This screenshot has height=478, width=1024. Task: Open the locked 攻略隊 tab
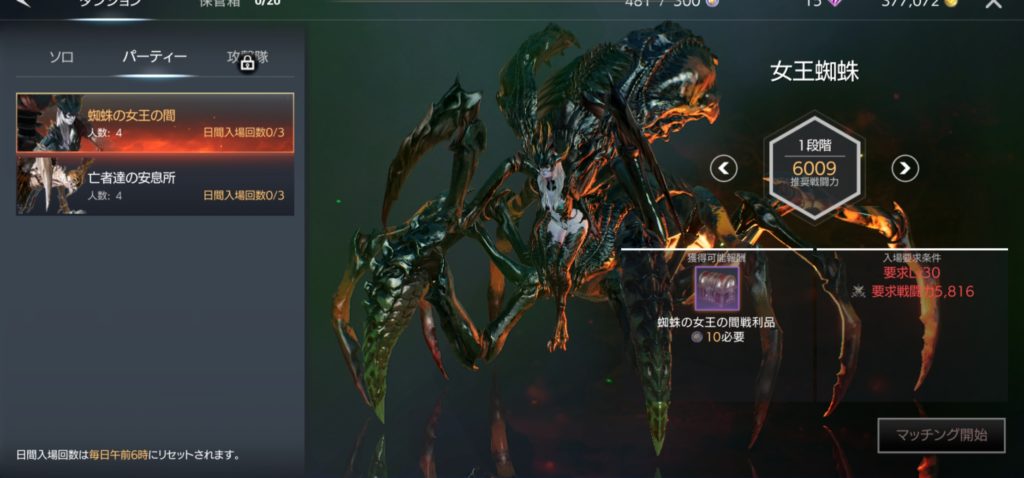(x=247, y=57)
